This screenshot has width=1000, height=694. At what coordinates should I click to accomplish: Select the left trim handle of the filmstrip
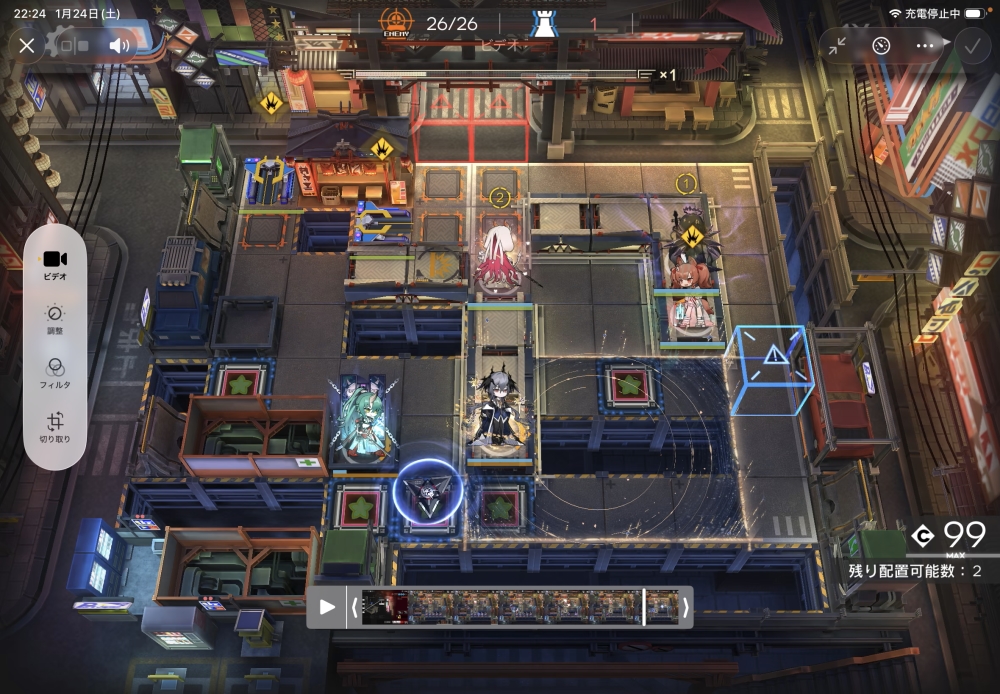pos(353,607)
